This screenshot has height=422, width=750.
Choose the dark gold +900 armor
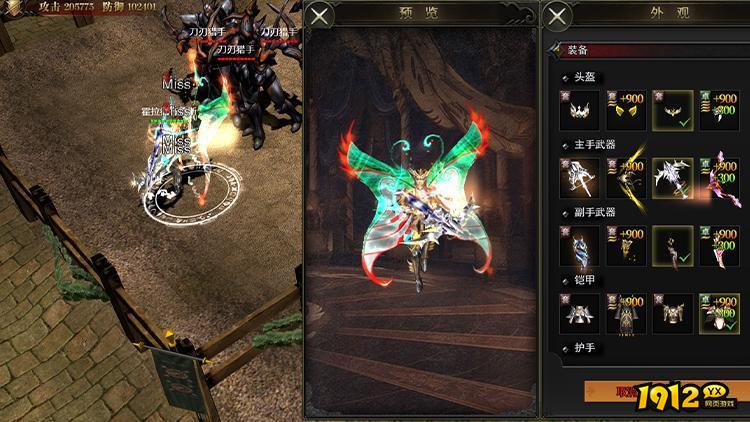(626, 314)
